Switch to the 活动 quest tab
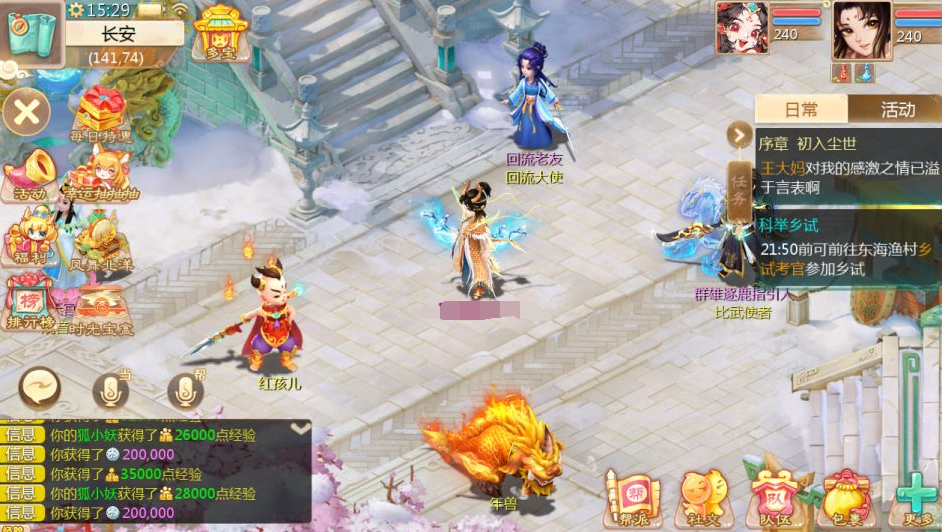Screen dimensions: 942x532 coord(897,109)
